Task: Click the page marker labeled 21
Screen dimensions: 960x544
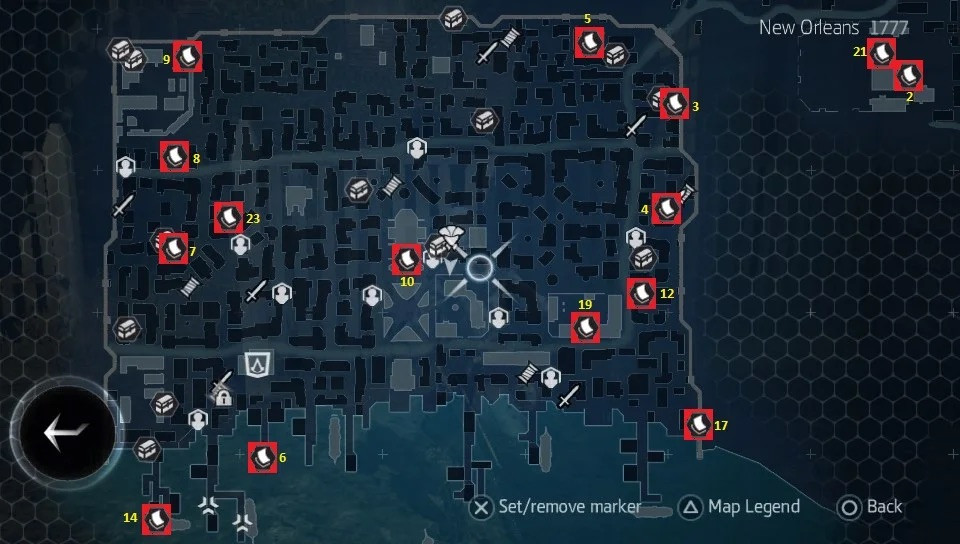Action: (x=881, y=53)
